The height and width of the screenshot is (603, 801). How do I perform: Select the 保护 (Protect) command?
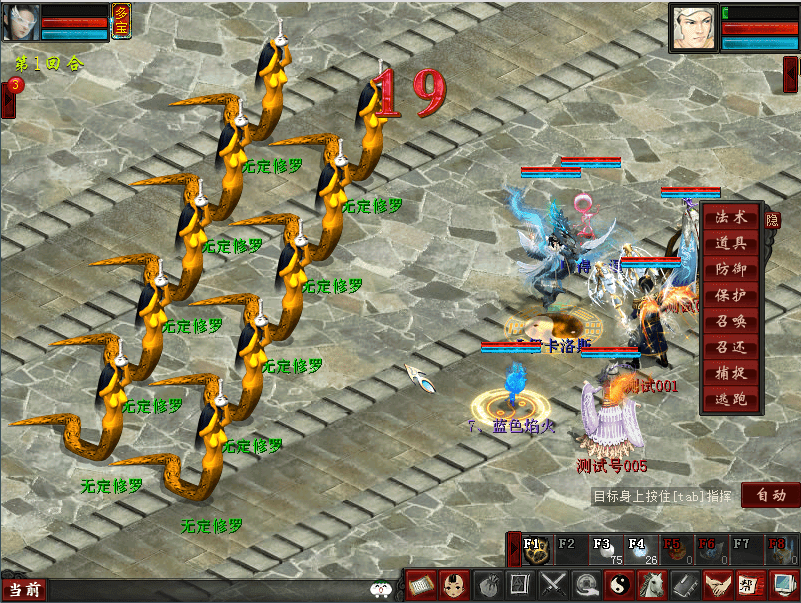(x=731, y=295)
